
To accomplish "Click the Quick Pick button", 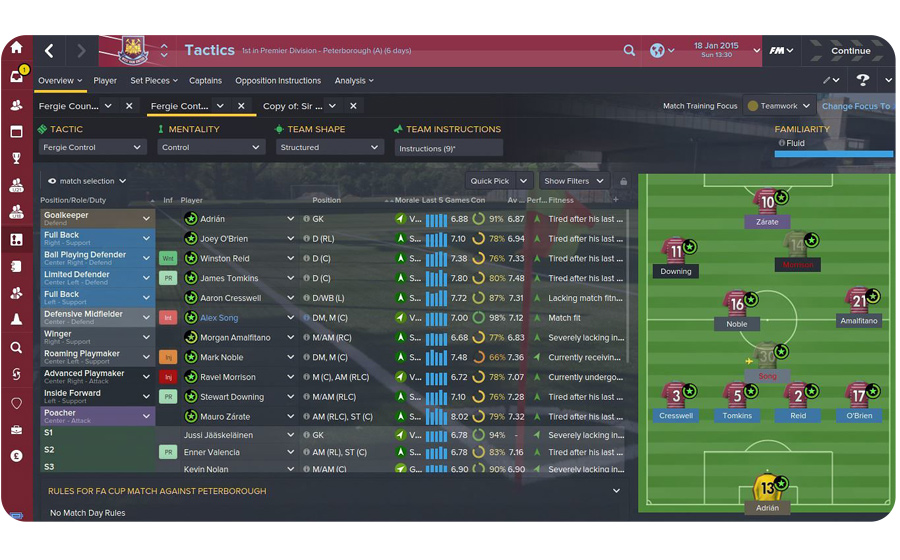I will [497, 181].
